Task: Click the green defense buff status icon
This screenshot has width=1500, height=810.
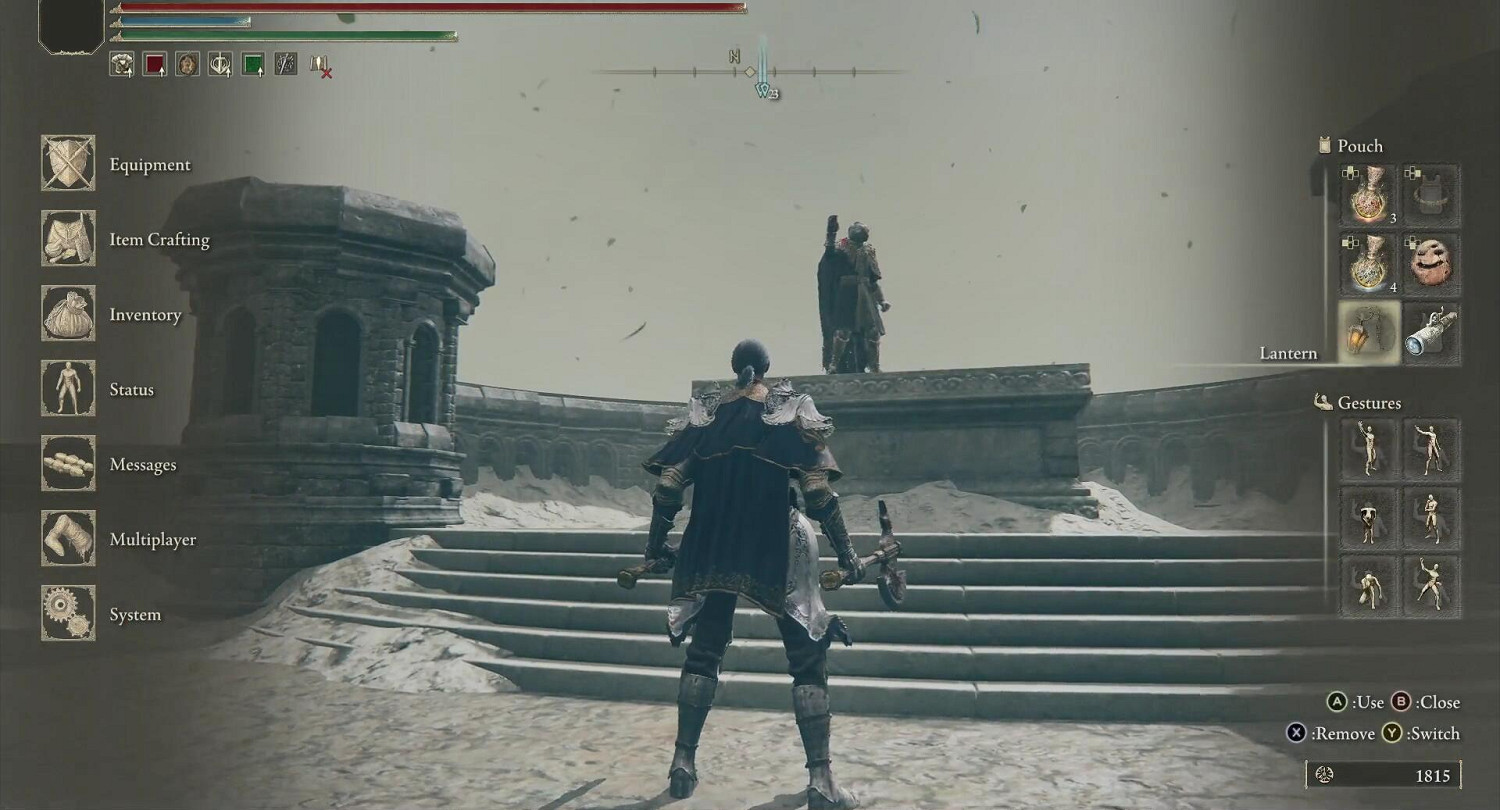Action: pos(254,63)
